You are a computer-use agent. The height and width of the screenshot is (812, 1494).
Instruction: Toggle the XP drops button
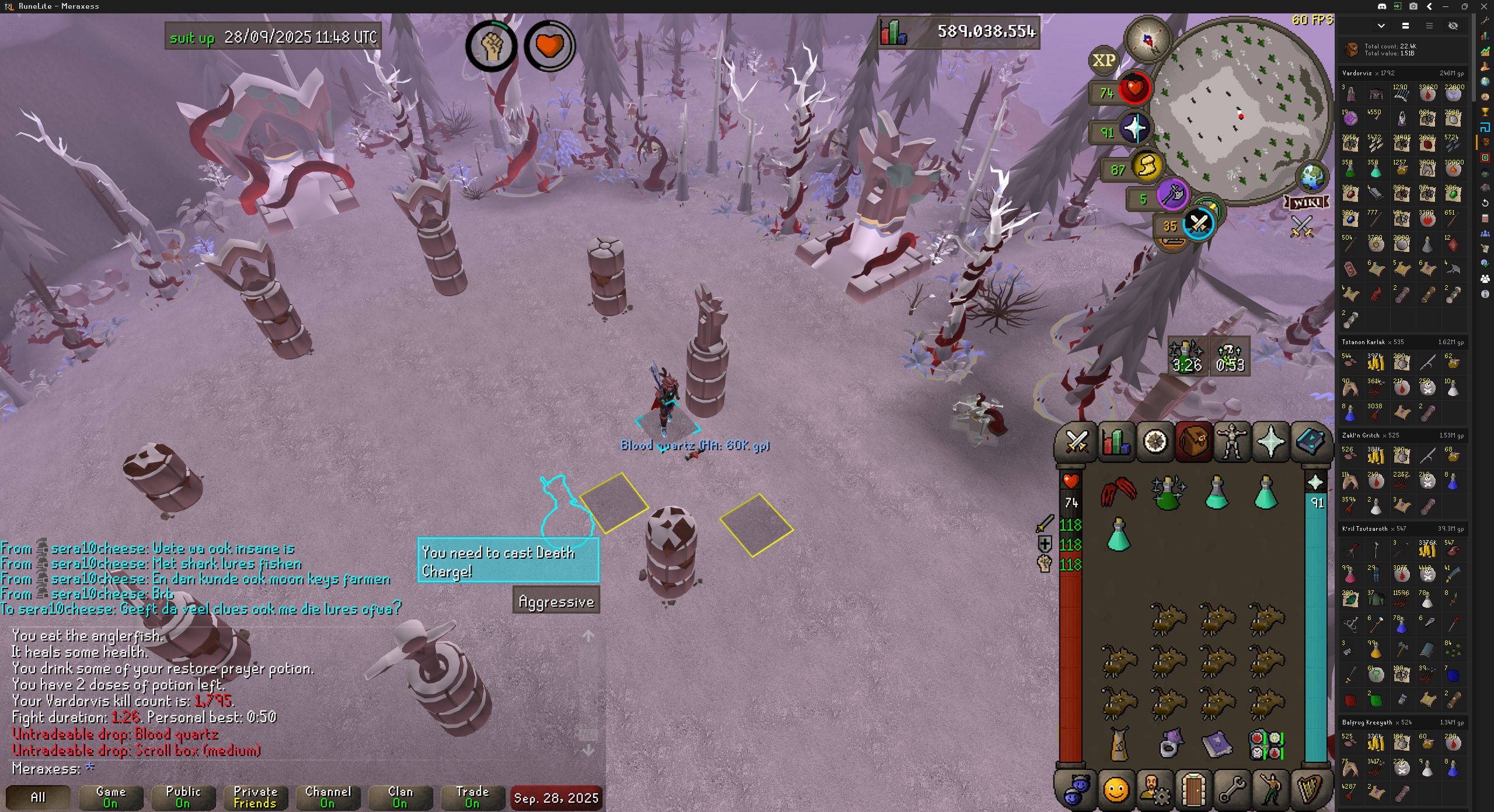point(1103,60)
